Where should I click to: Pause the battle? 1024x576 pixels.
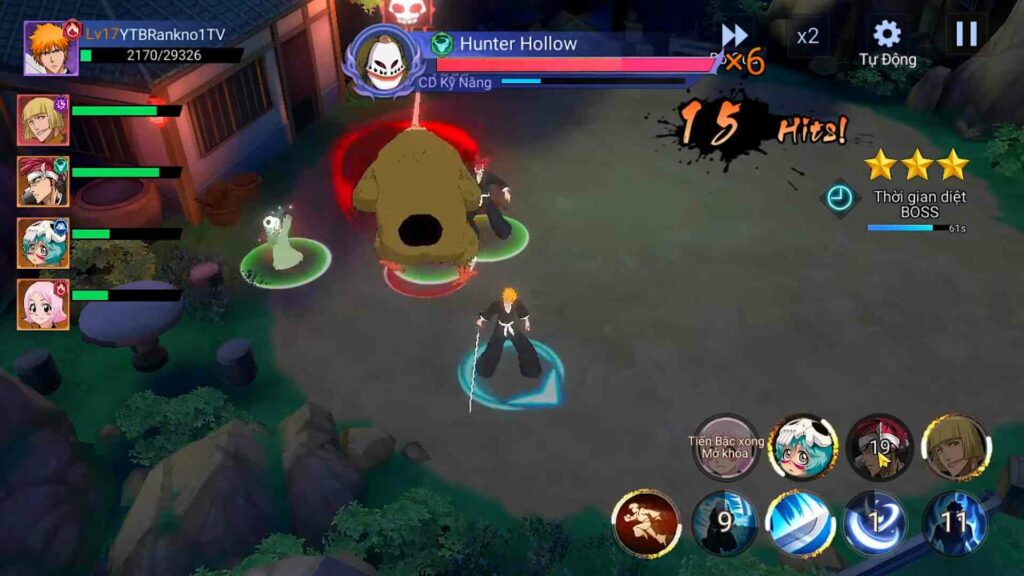pyautogui.click(x=966, y=35)
